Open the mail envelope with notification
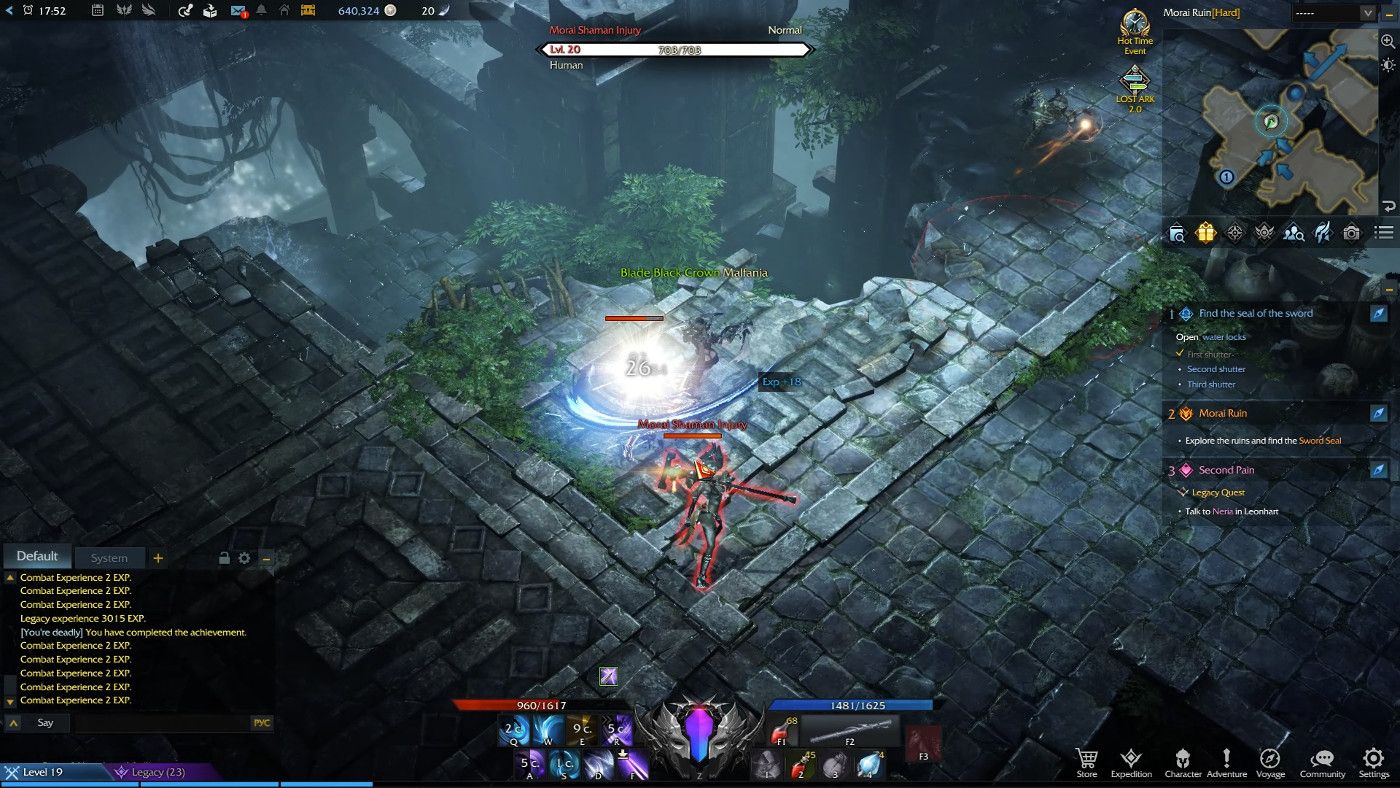Screen dimensions: 1400x788 238,11
